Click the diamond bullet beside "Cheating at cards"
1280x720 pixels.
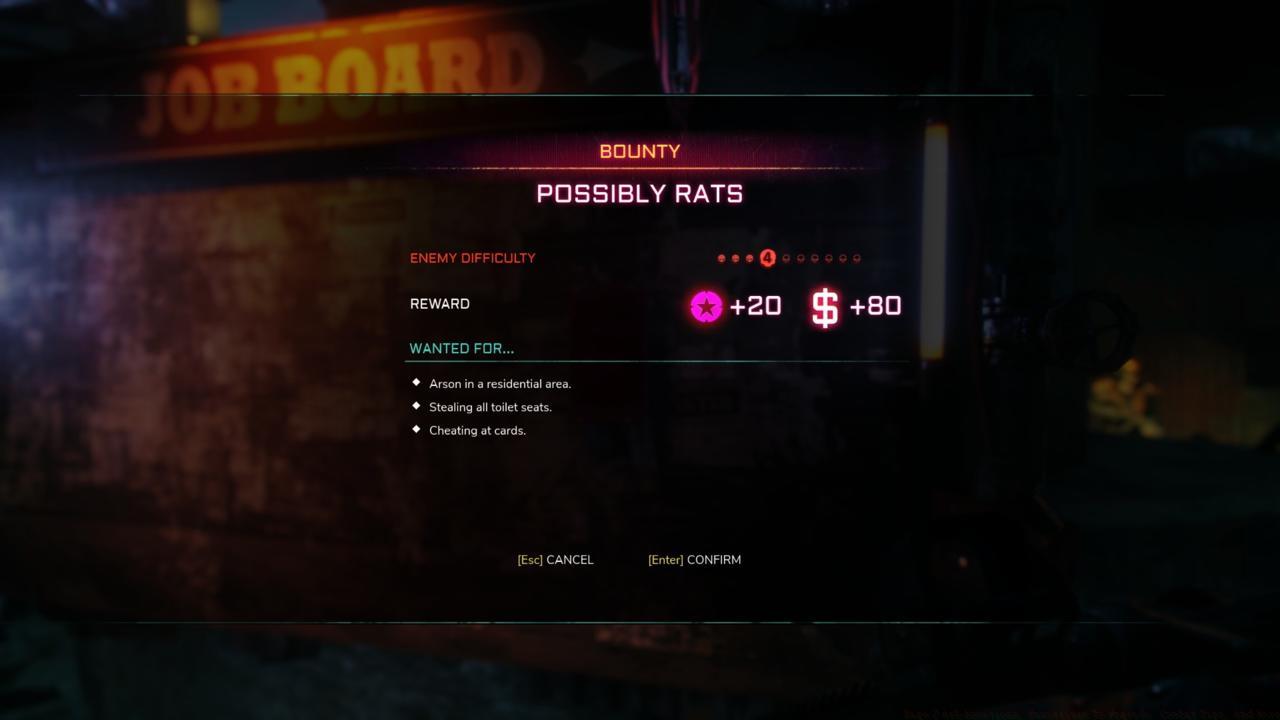tap(414, 429)
